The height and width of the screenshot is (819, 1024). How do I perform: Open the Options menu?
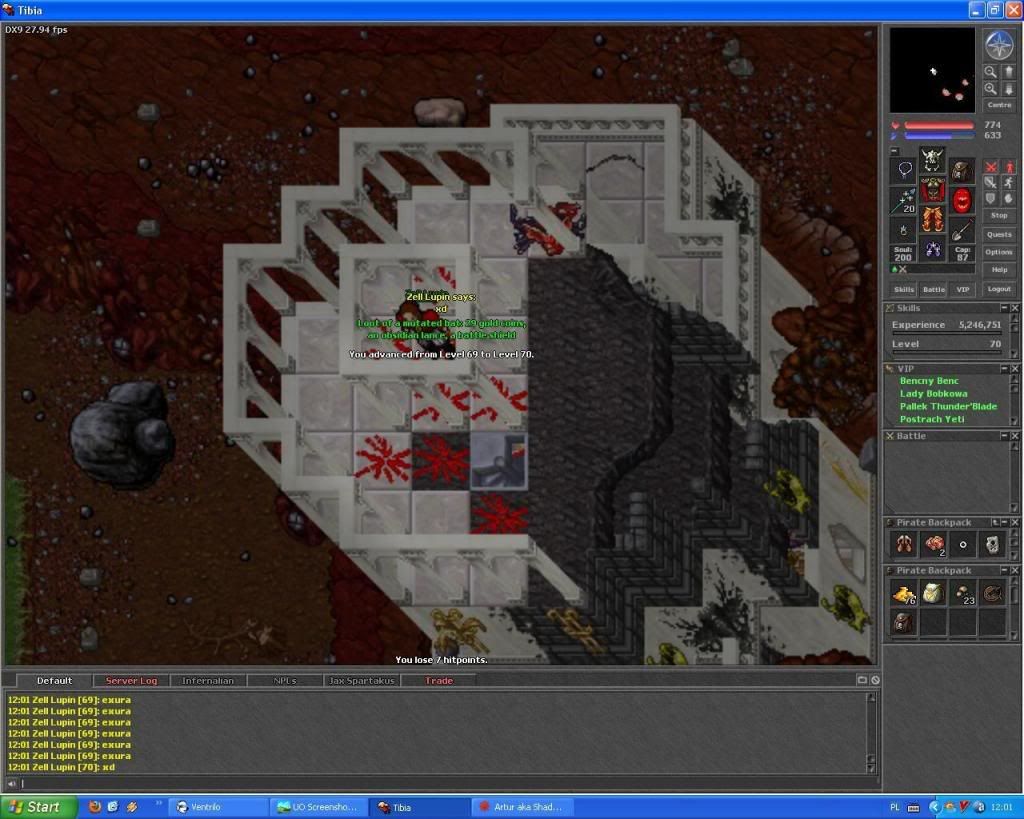pyautogui.click(x=999, y=252)
